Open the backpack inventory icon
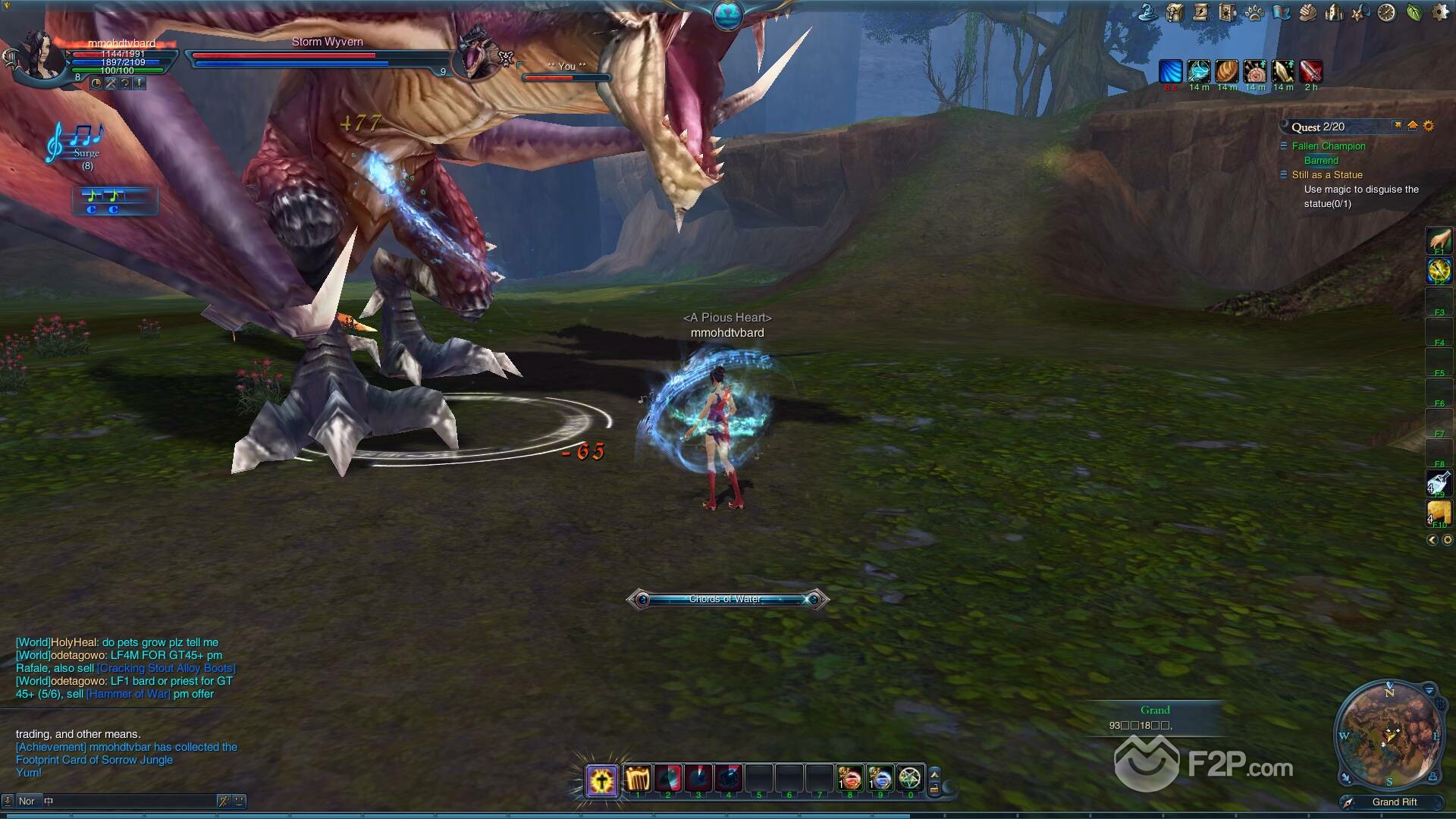This screenshot has width=1456, height=819. 1175,12
